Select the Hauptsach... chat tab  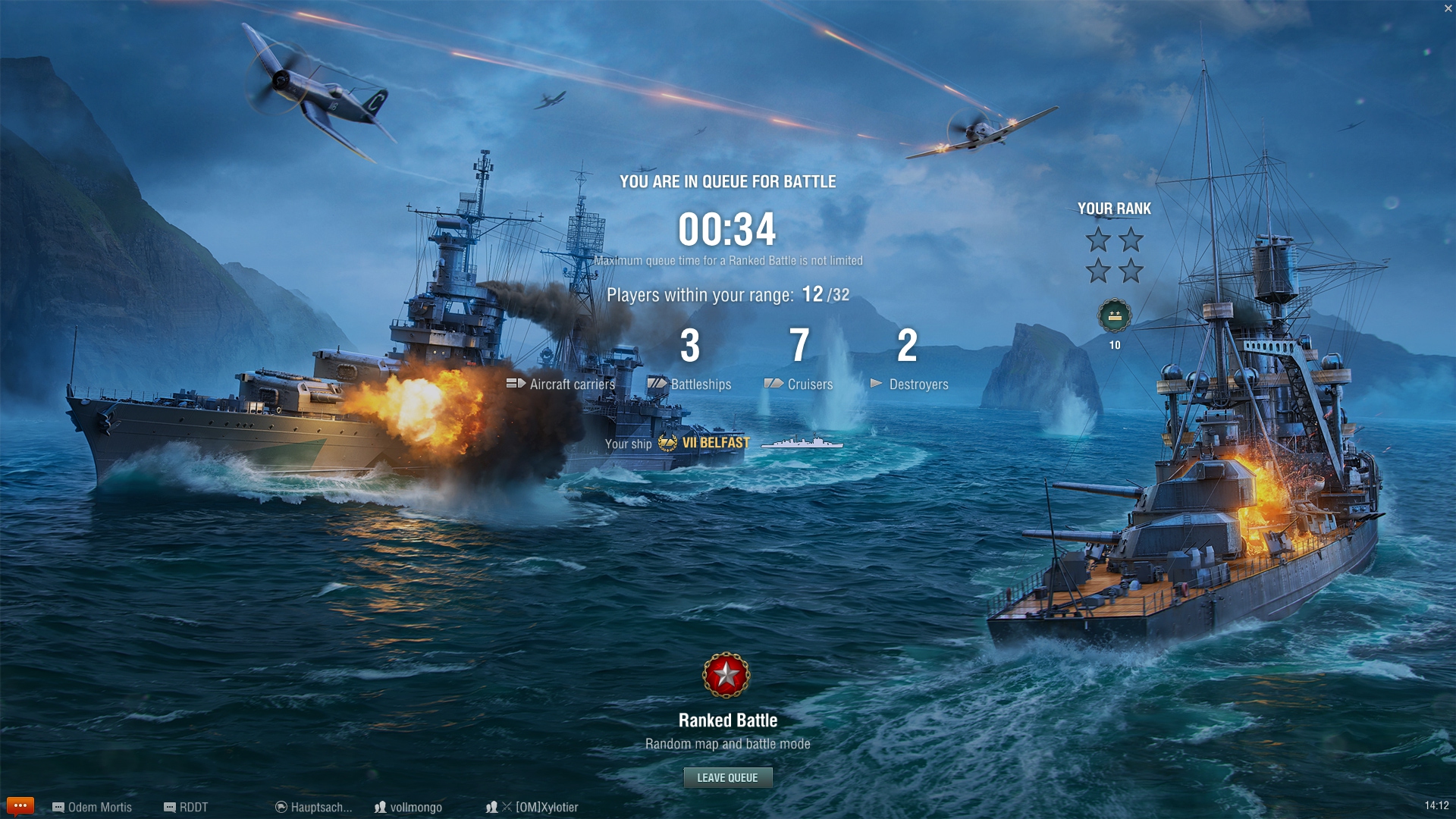[x=314, y=807]
